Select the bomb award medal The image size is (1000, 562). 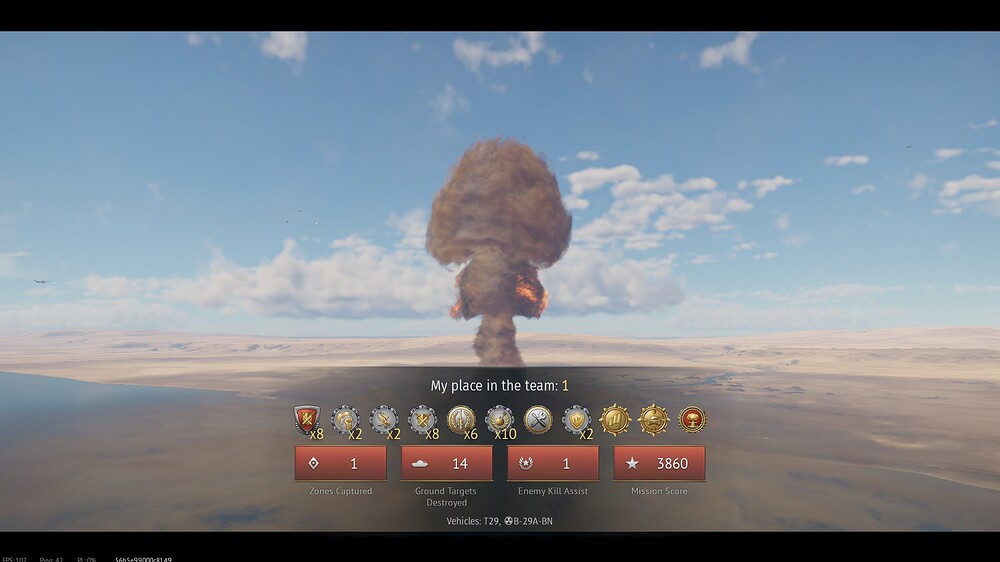(x=499, y=419)
